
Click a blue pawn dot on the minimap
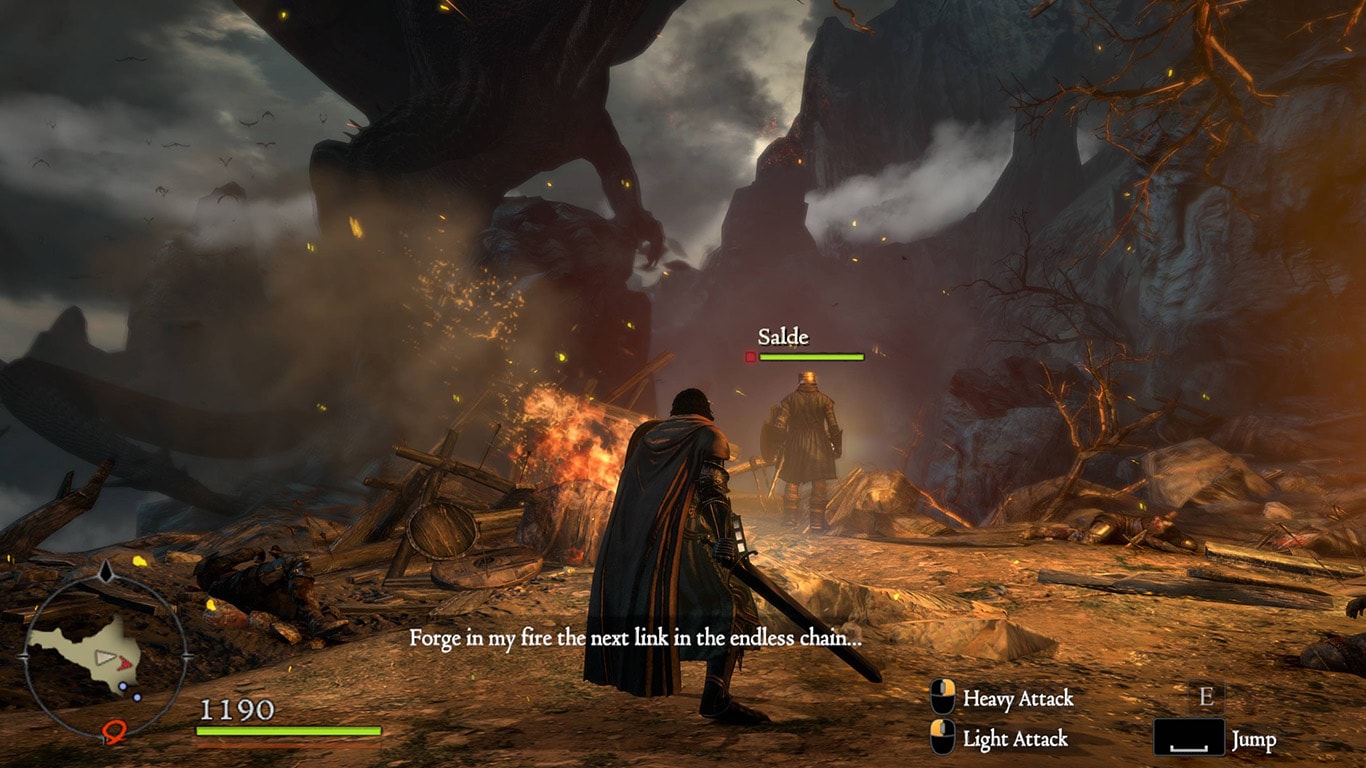click(x=122, y=686)
